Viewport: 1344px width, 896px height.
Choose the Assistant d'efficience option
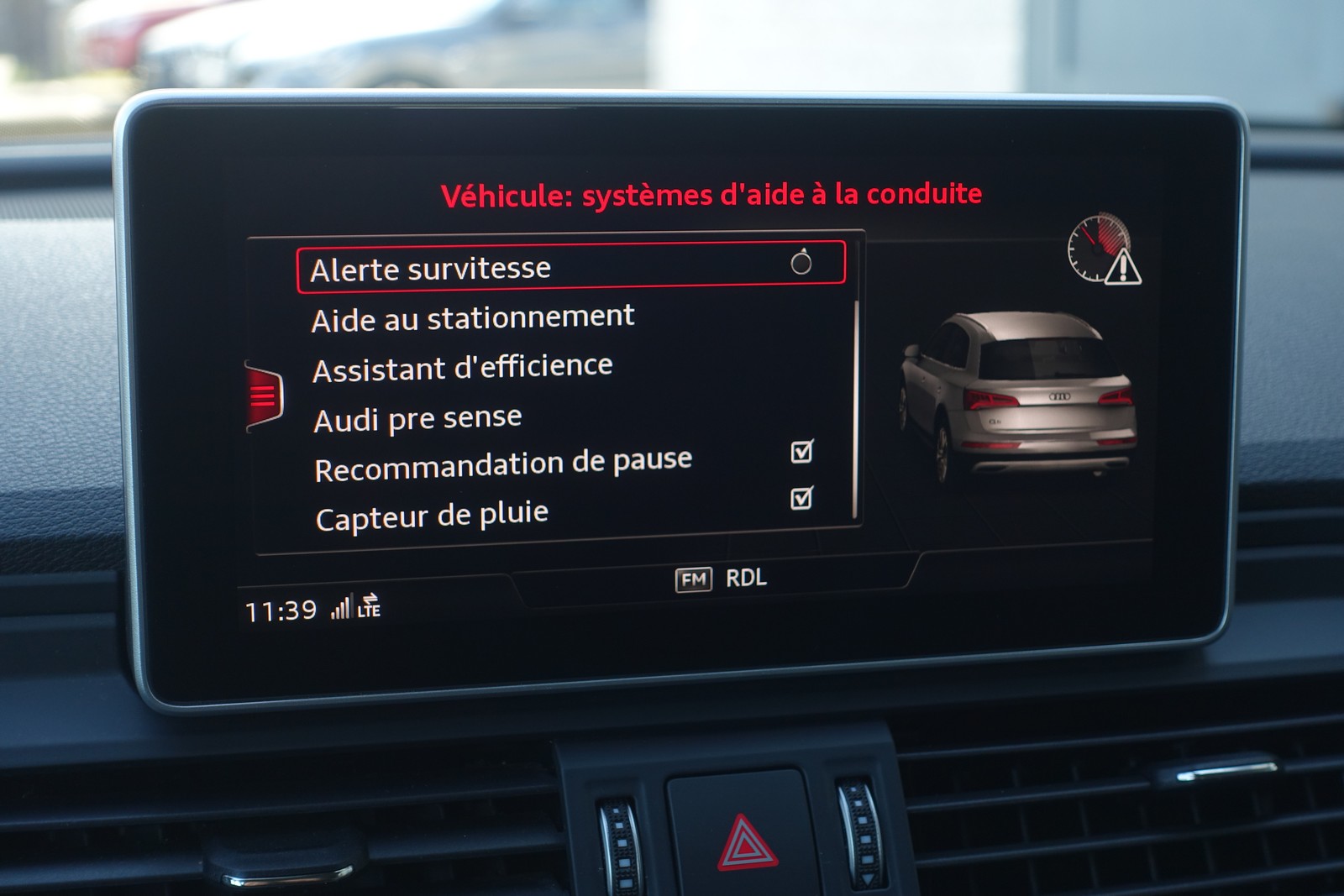pyautogui.click(x=462, y=368)
